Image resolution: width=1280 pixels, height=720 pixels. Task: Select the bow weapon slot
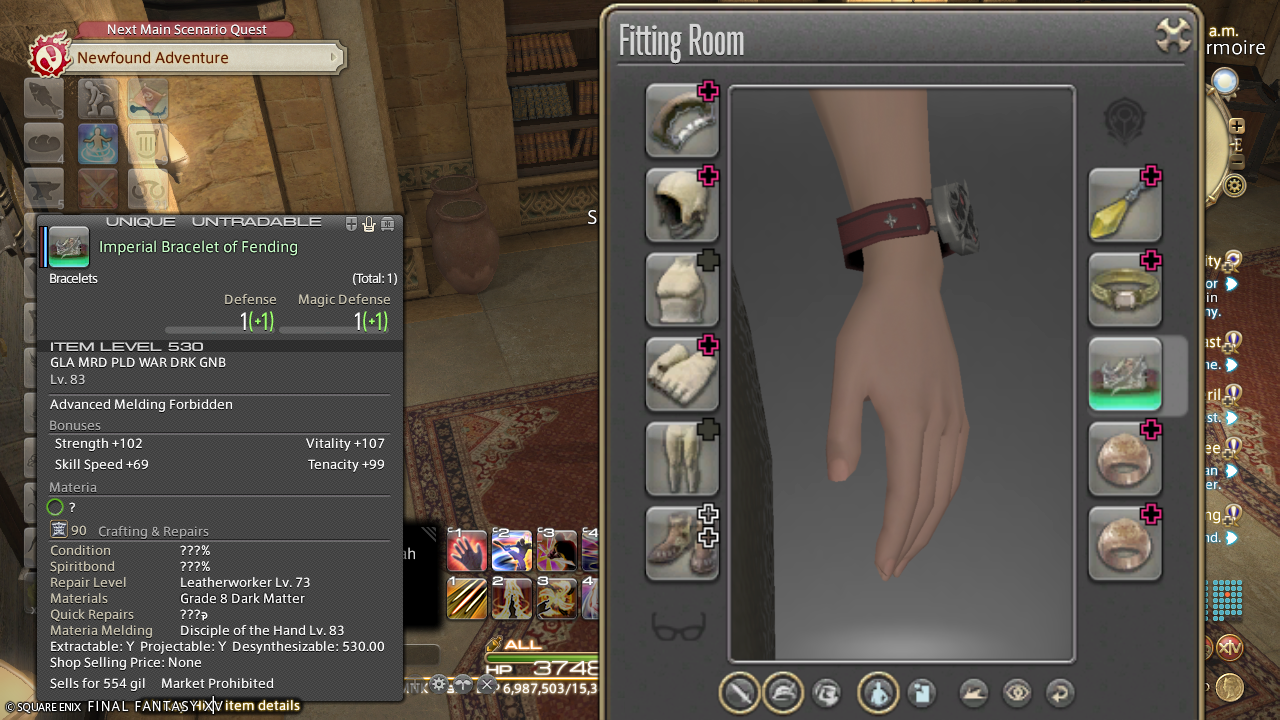(682, 120)
